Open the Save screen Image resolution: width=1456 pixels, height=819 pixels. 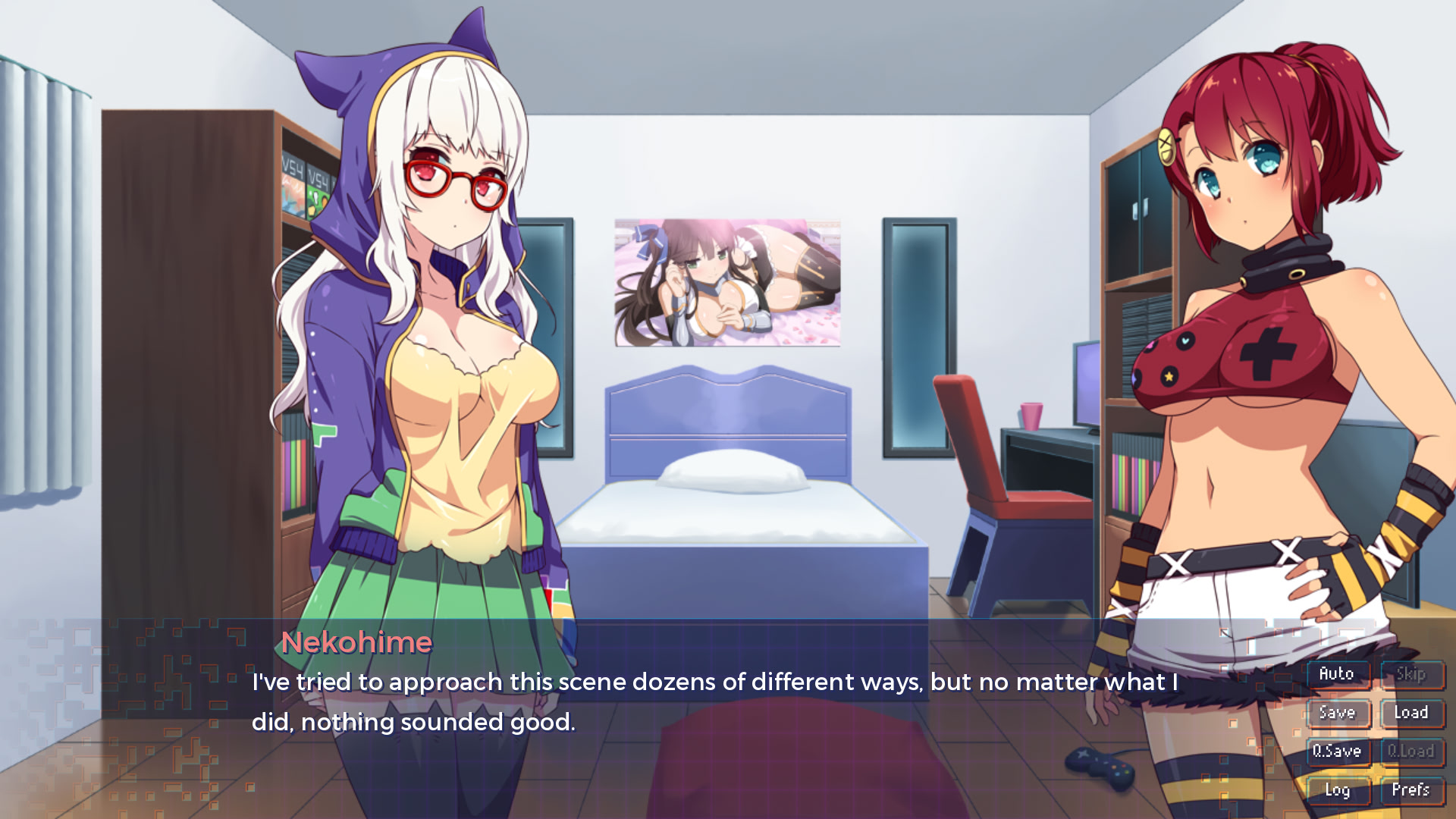point(1338,712)
